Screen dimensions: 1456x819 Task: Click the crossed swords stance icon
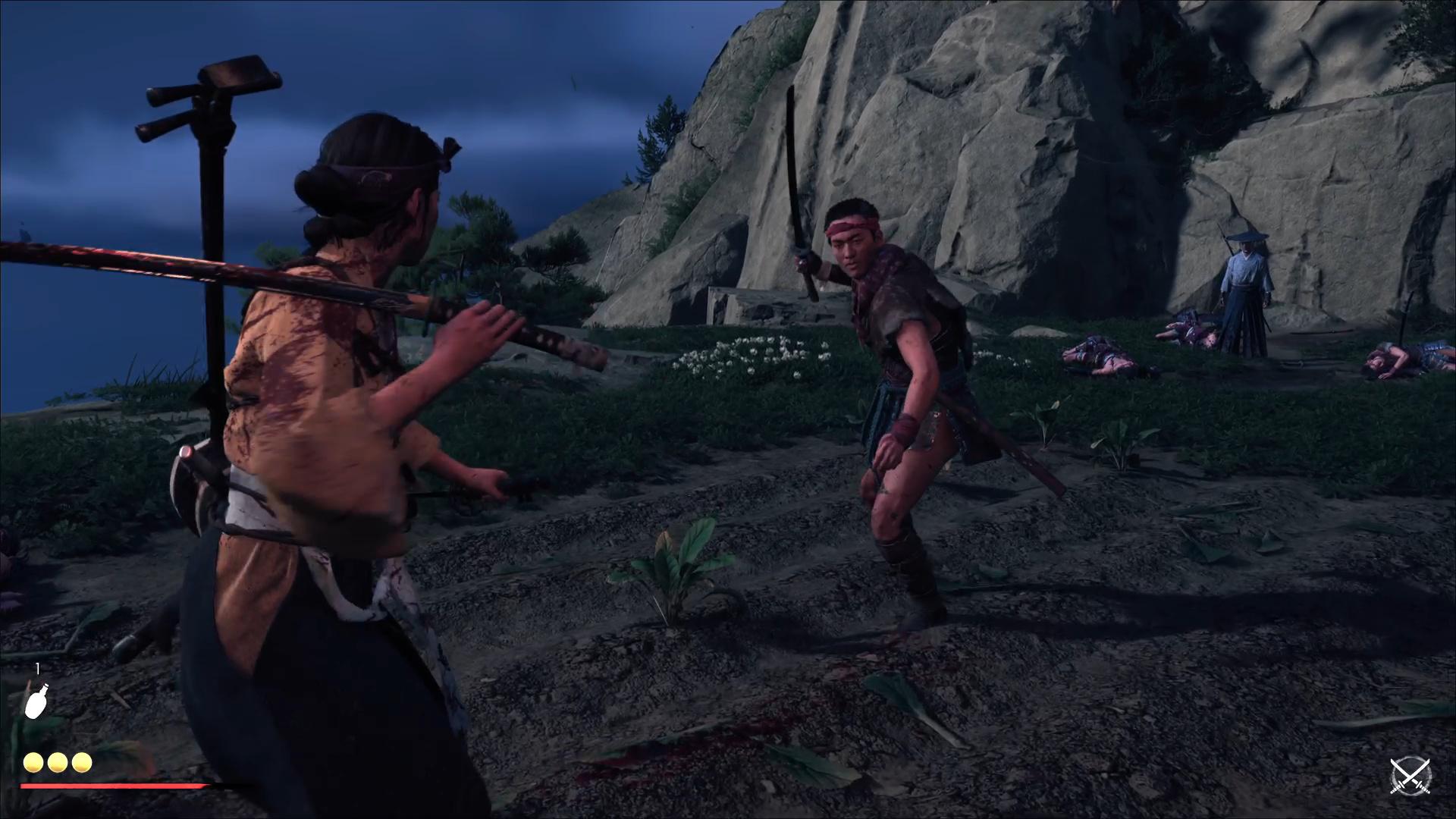[1410, 777]
